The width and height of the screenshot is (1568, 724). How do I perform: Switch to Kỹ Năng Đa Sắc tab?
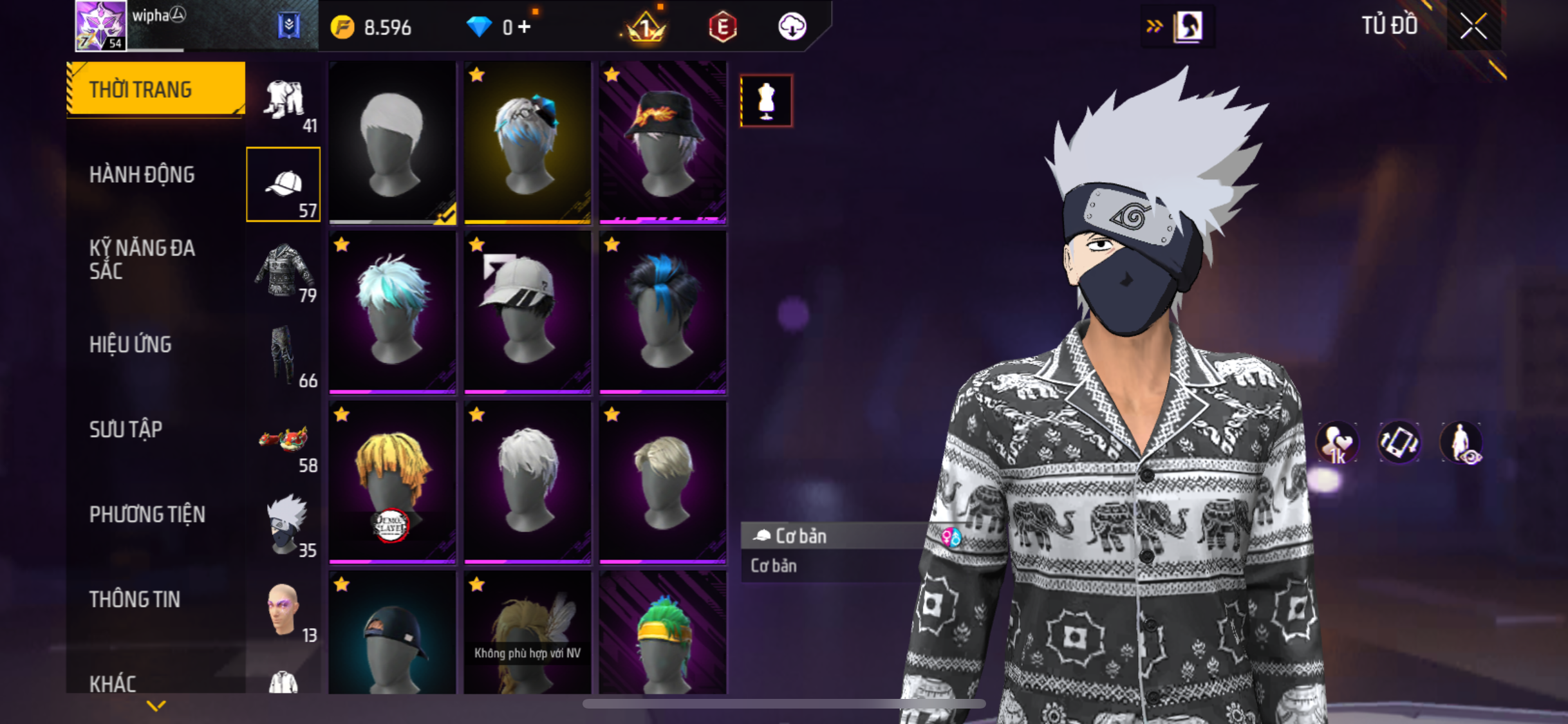pos(142,259)
